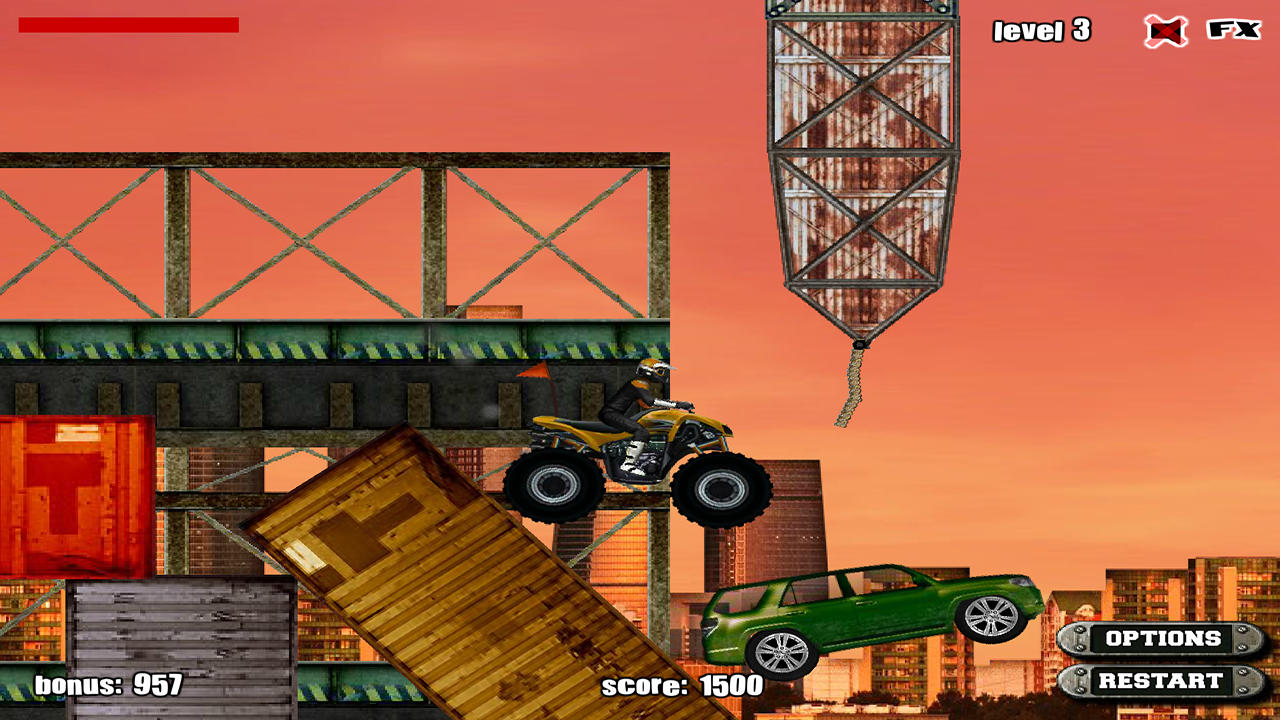Viewport: 1280px width, 720px height.
Task: Click OPTIONS to pause the game
Action: click(x=1163, y=639)
